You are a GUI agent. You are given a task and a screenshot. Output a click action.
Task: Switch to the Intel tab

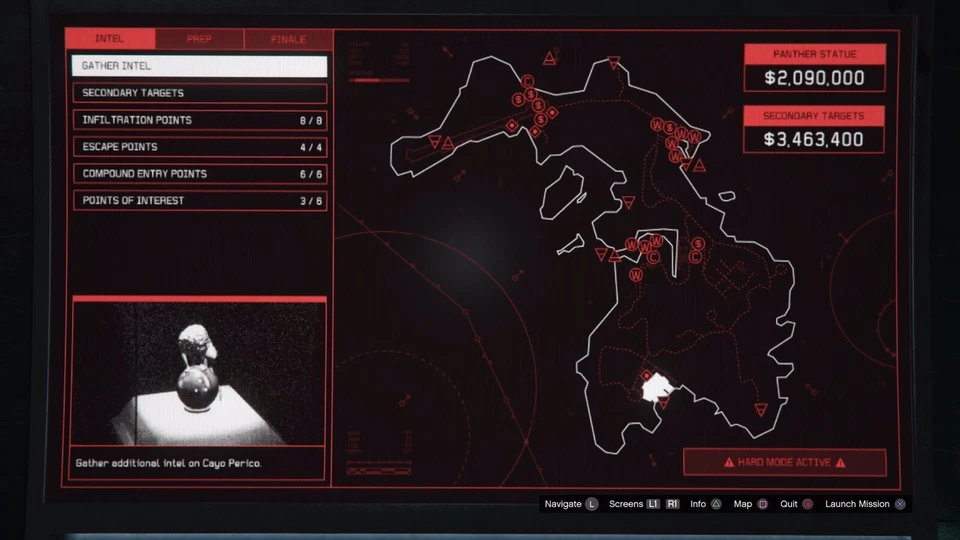point(110,39)
